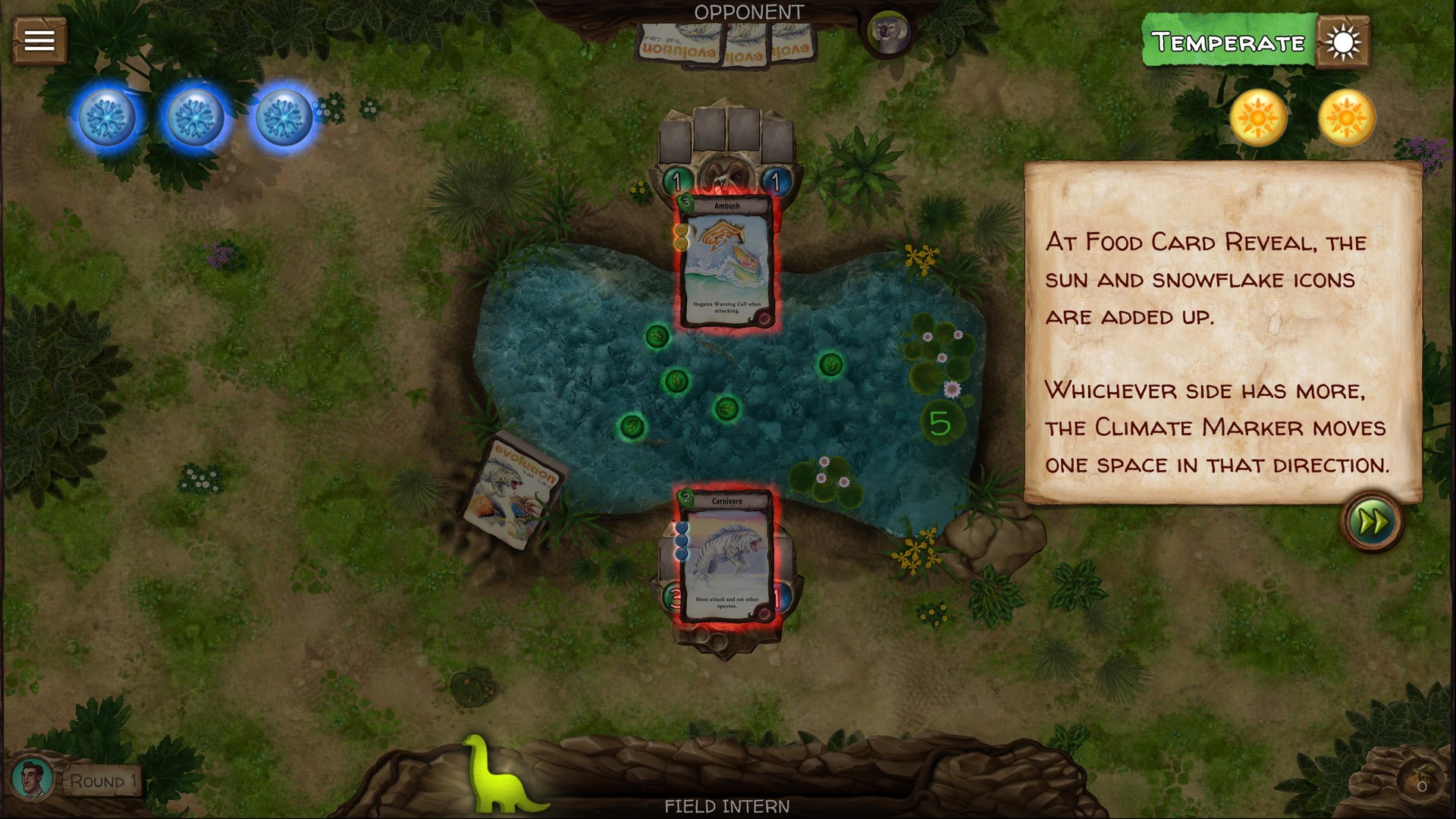1456x819 pixels.
Task: Open the hamburger menu
Action: [x=39, y=40]
